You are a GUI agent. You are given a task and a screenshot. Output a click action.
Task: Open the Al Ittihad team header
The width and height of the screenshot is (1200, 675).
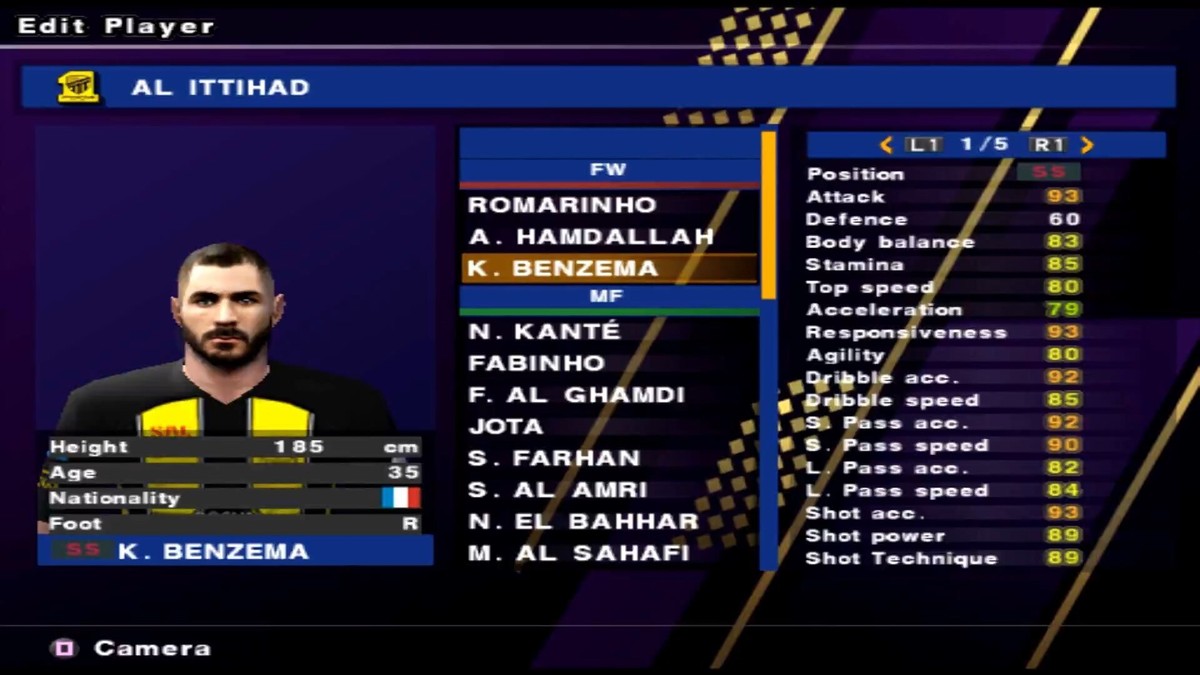pos(598,87)
